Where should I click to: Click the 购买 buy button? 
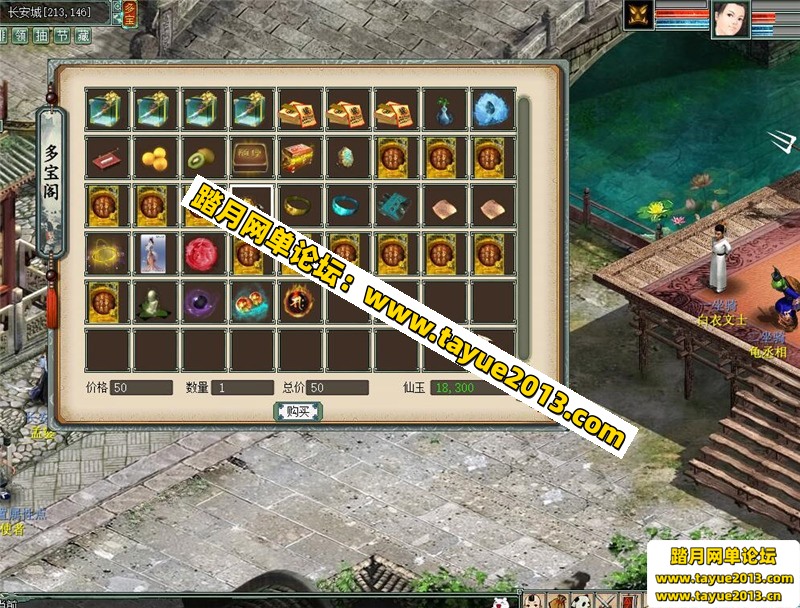point(297,411)
